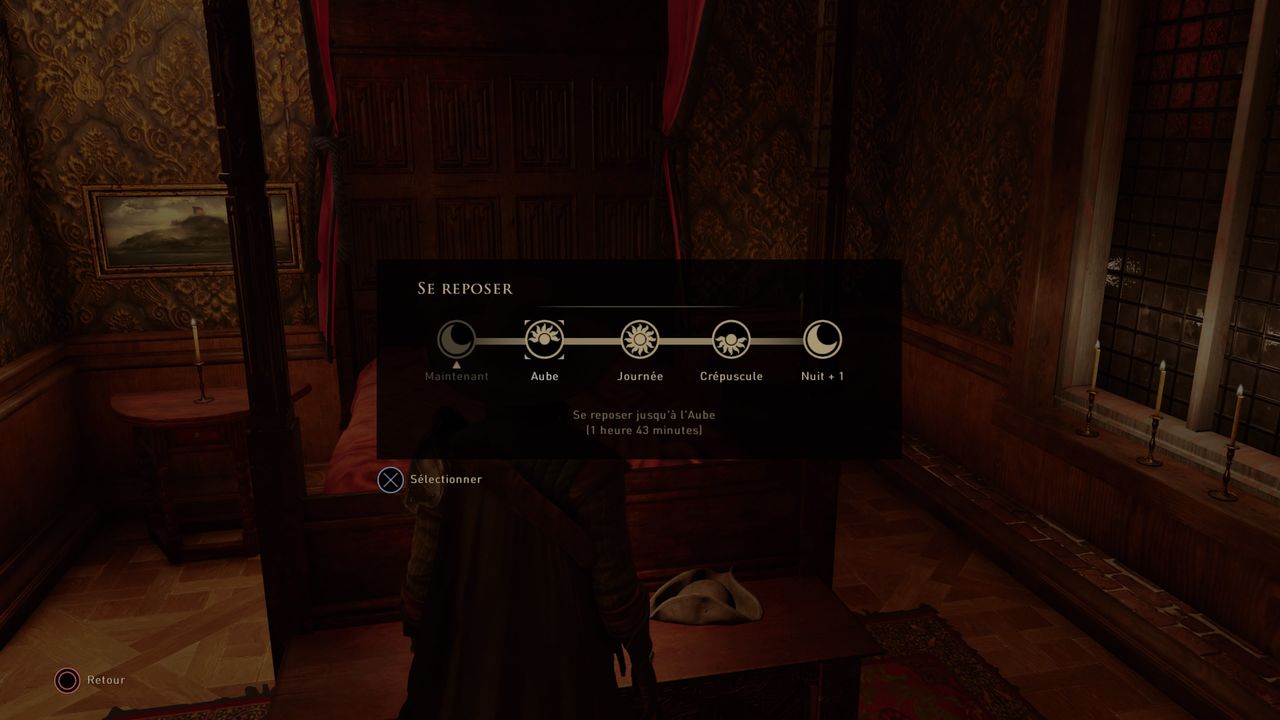Pick the Nuit + 1 moon icon
This screenshot has height=720, width=1280.
(822, 340)
